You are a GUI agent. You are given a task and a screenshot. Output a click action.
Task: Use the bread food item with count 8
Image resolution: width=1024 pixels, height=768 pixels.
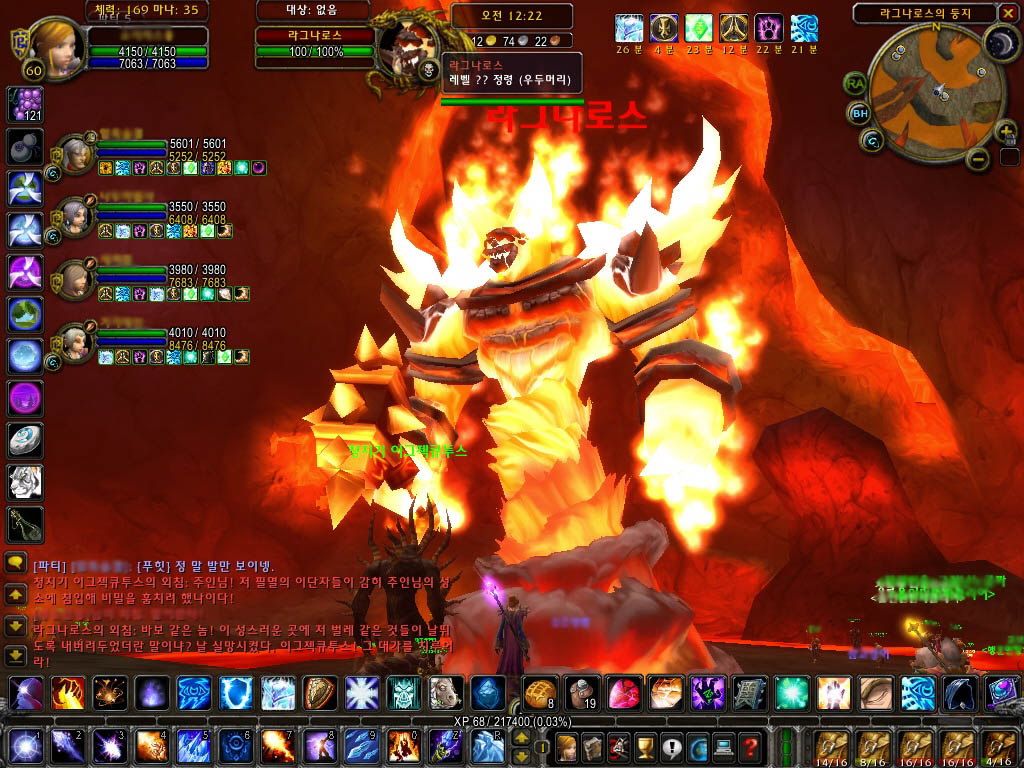pyautogui.click(x=538, y=693)
